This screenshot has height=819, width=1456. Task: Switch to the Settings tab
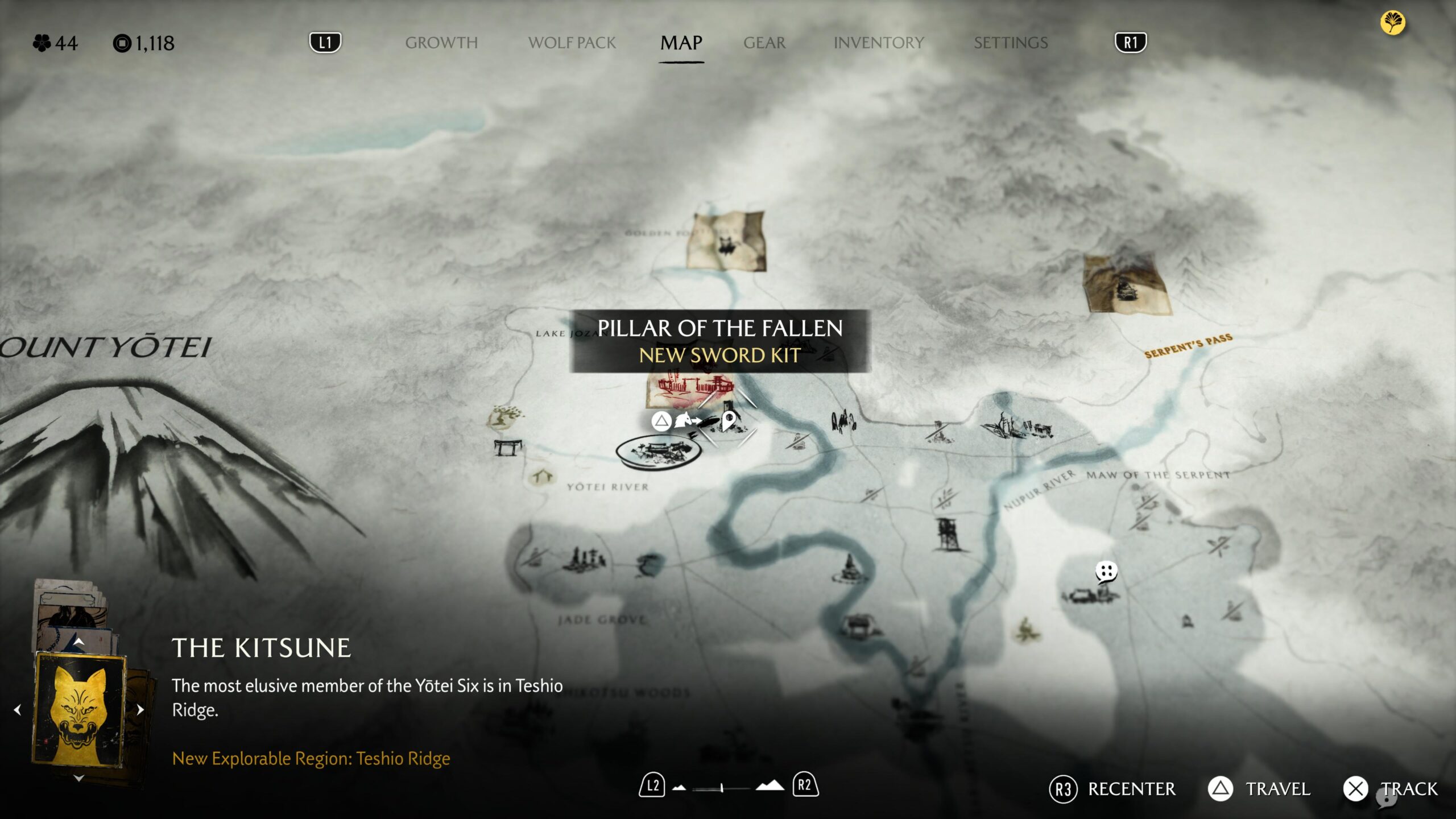(1010, 43)
